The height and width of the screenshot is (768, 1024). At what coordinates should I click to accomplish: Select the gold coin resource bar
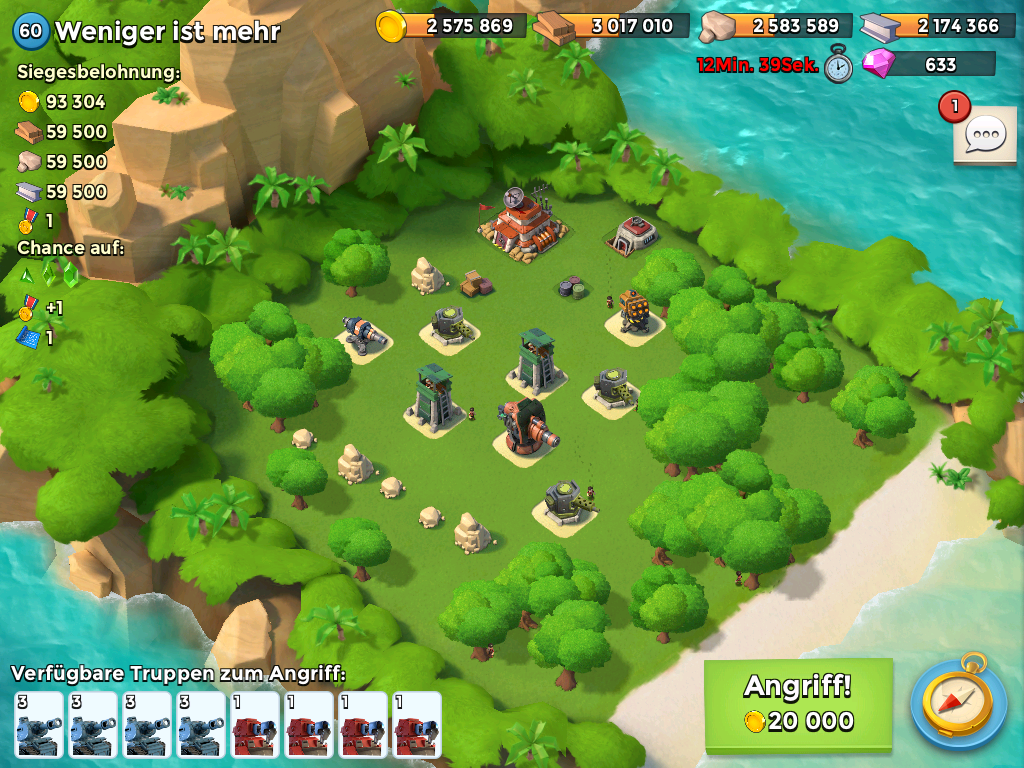452,26
